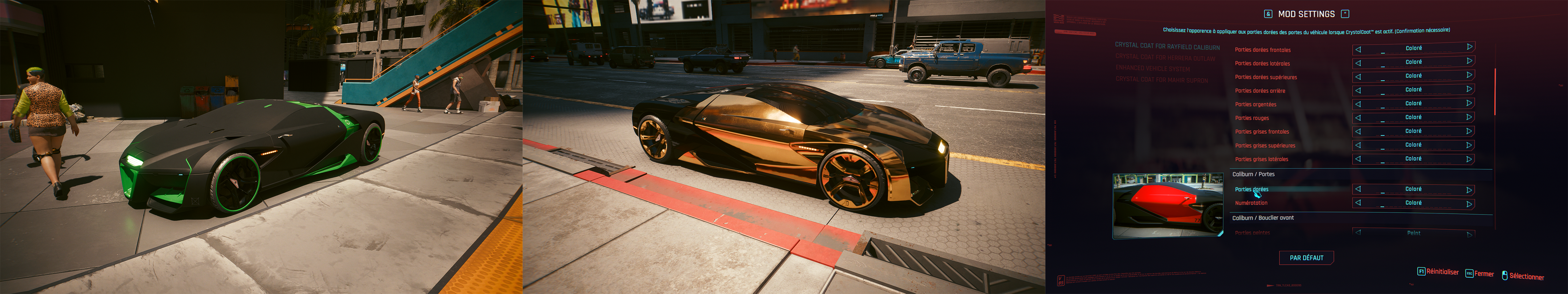Click the Par Défaut button
The image size is (1568, 294).
pos(1306,258)
